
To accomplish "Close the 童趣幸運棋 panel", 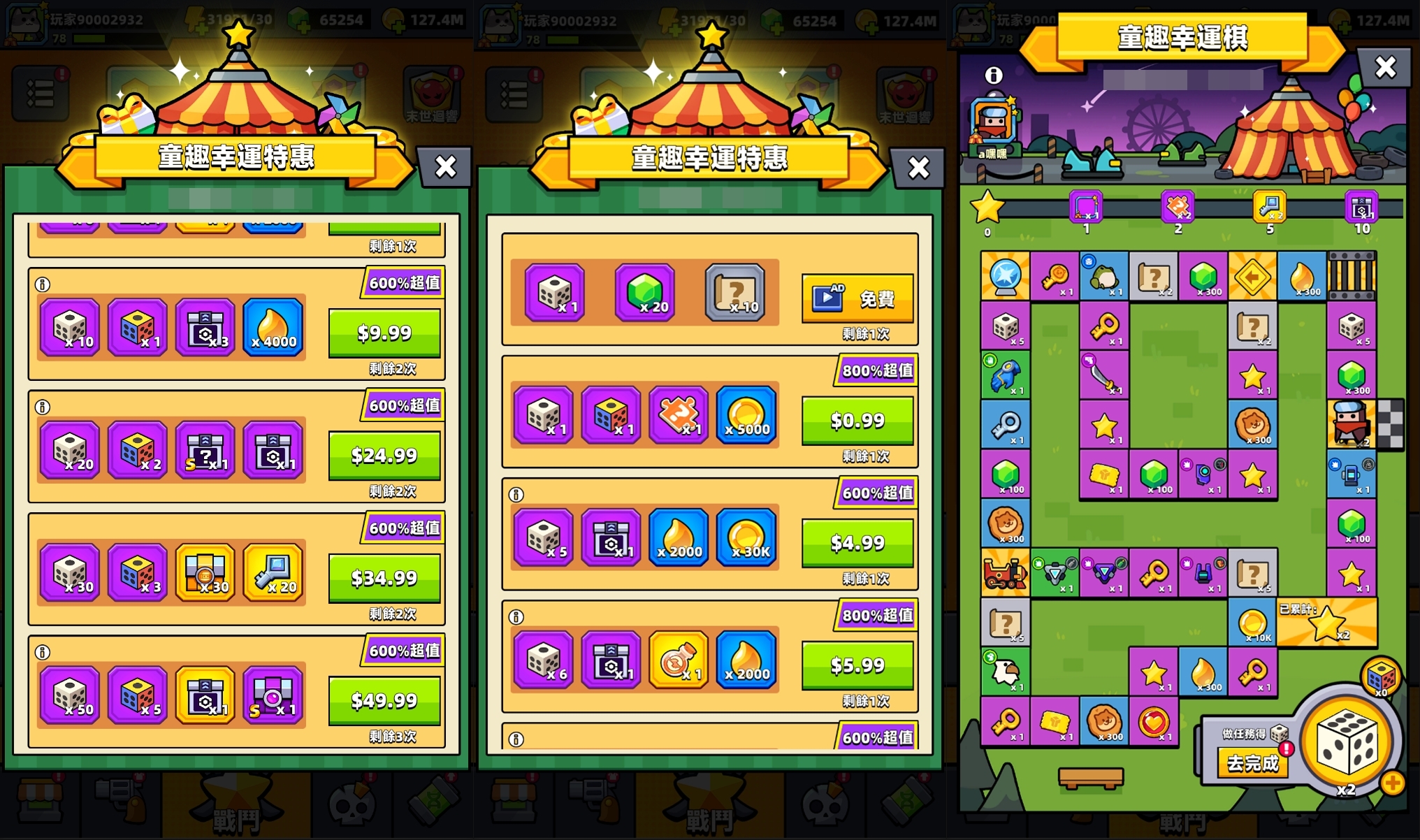I will click(x=1385, y=66).
